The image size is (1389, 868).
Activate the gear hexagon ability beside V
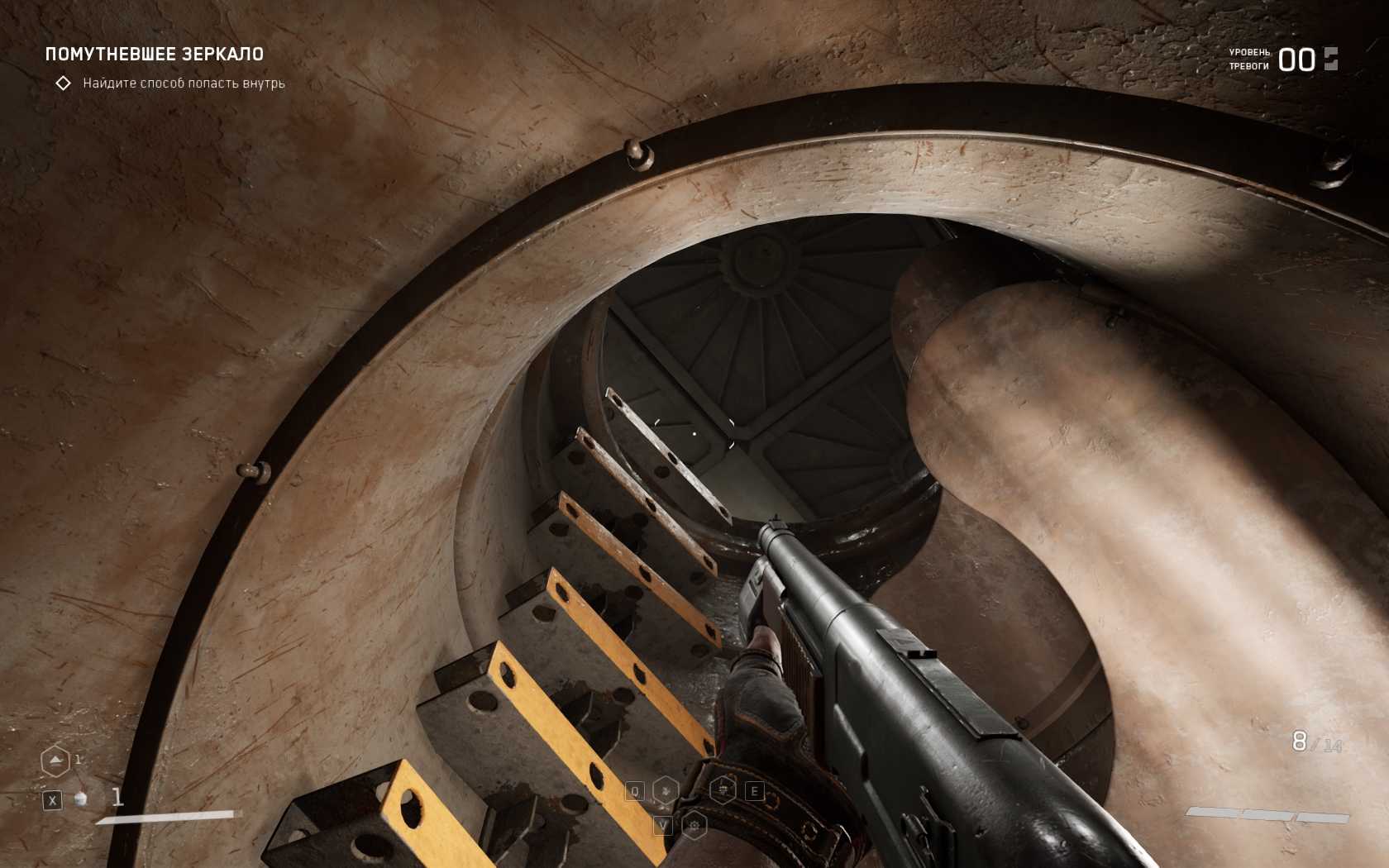[x=694, y=825]
